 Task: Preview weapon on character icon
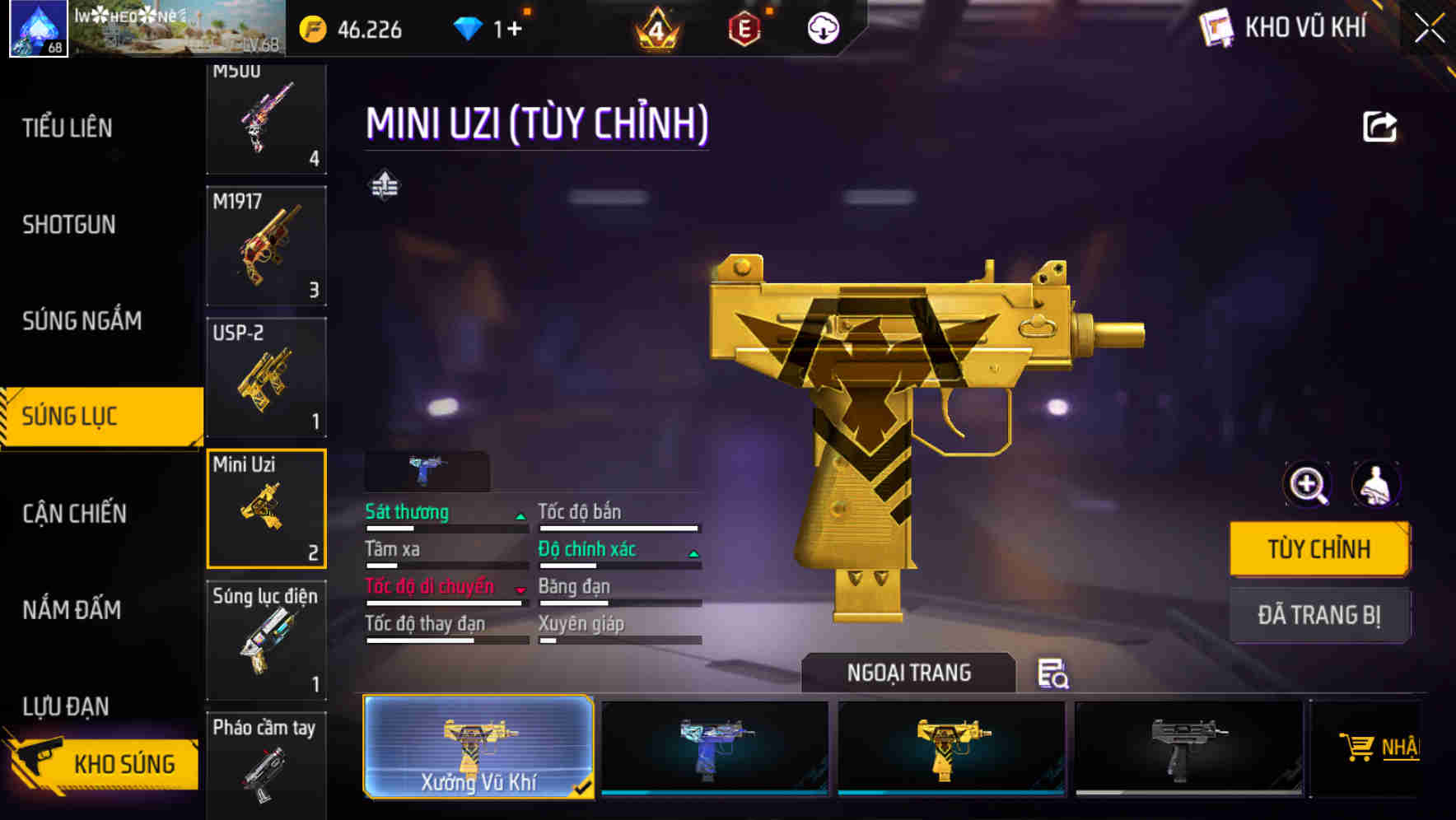coord(1375,485)
